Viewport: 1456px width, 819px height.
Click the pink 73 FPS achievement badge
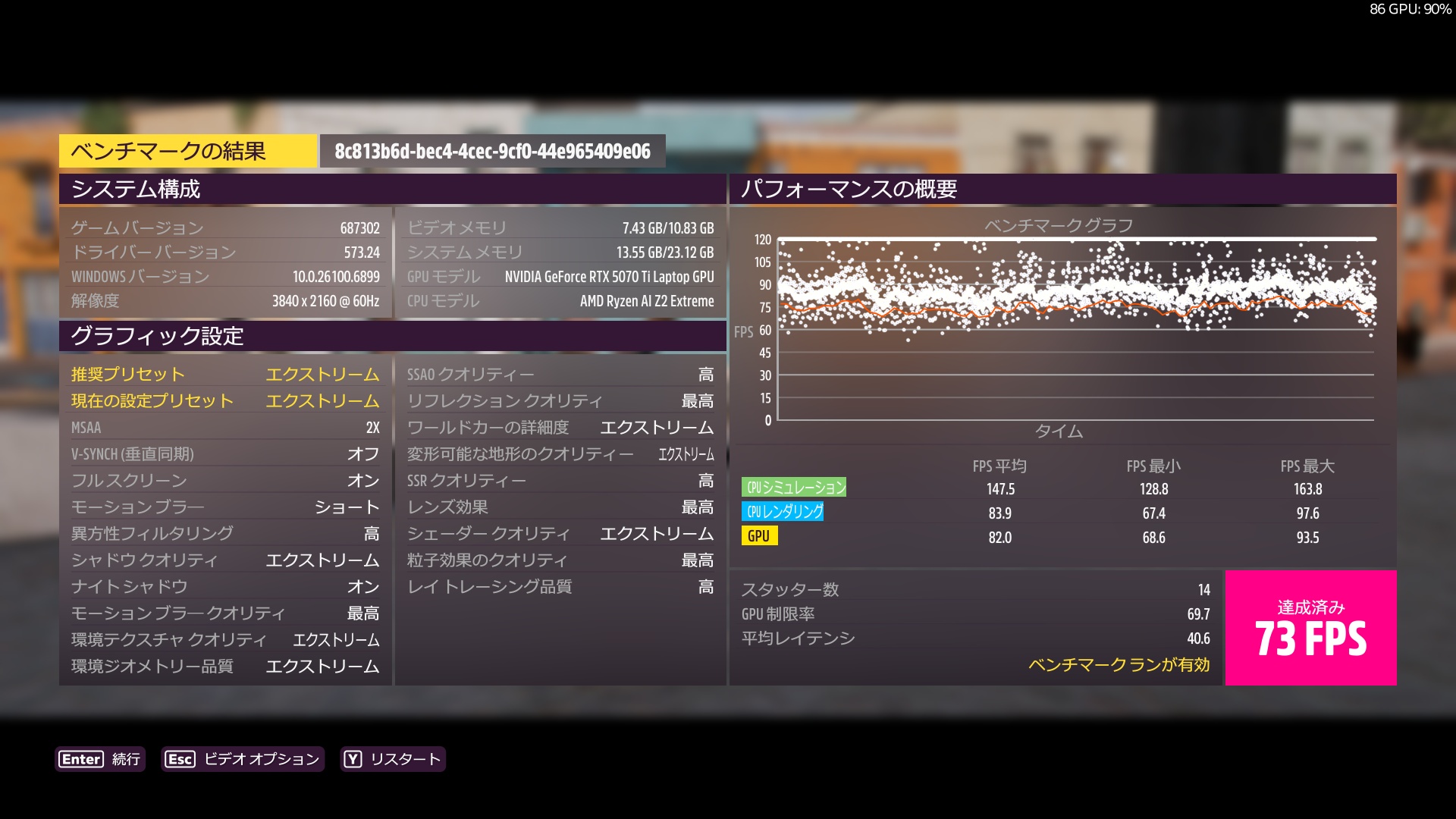(x=1310, y=627)
